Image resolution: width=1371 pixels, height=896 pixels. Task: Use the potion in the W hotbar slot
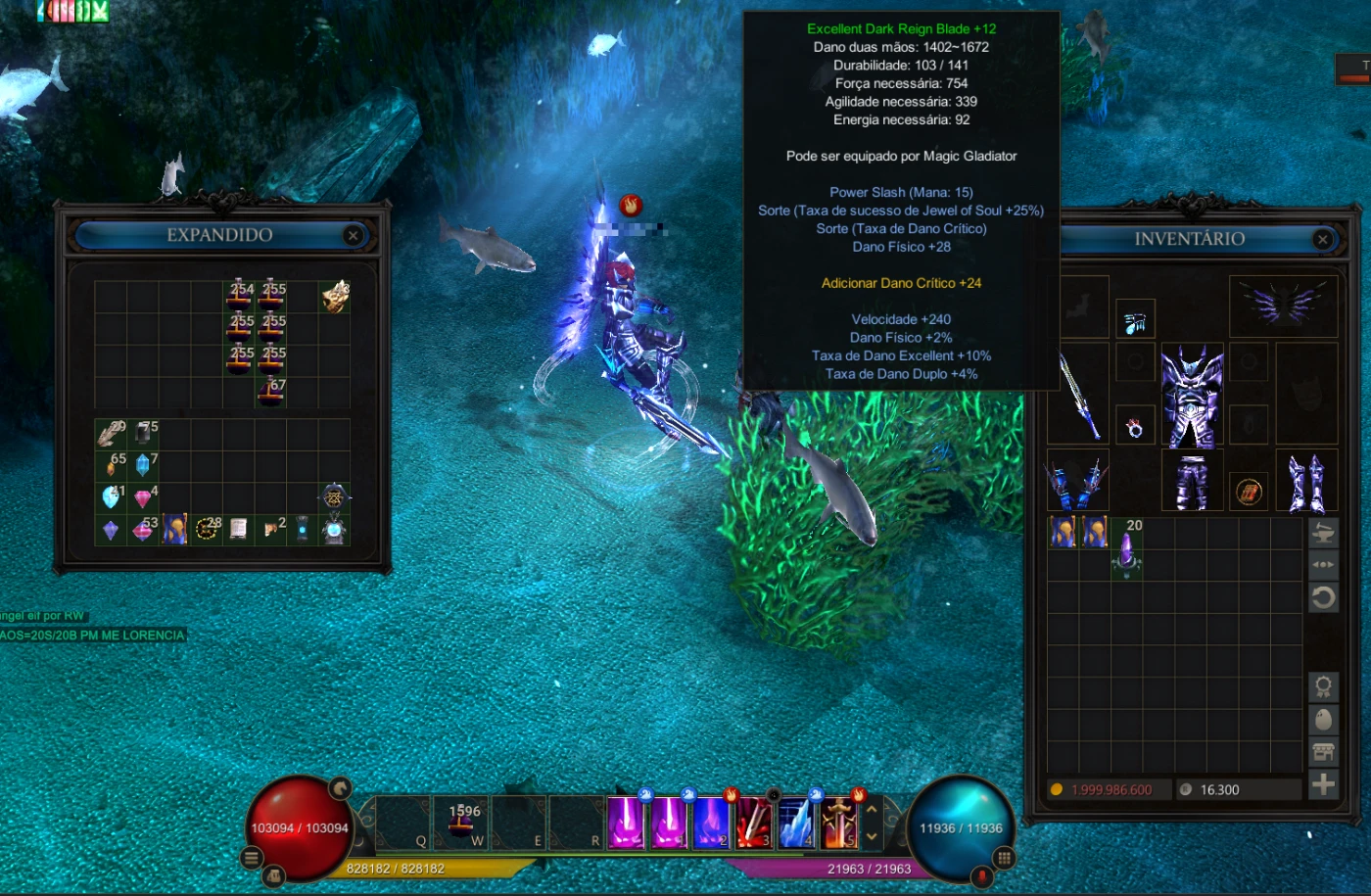click(x=462, y=822)
